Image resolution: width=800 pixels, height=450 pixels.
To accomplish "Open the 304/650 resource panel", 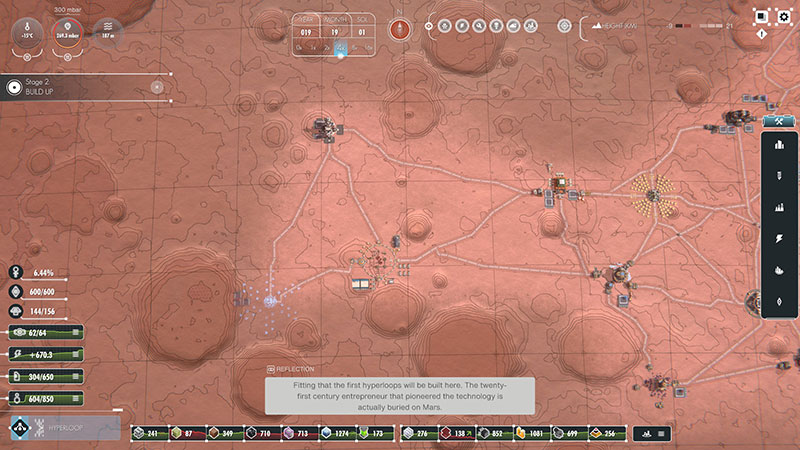I will tap(46, 376).
